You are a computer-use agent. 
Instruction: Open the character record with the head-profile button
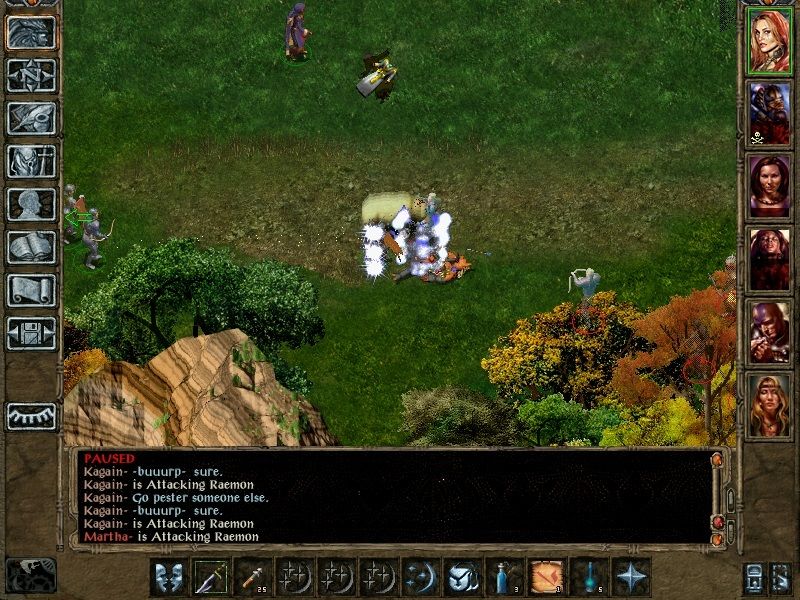click(x=31, y=204)
